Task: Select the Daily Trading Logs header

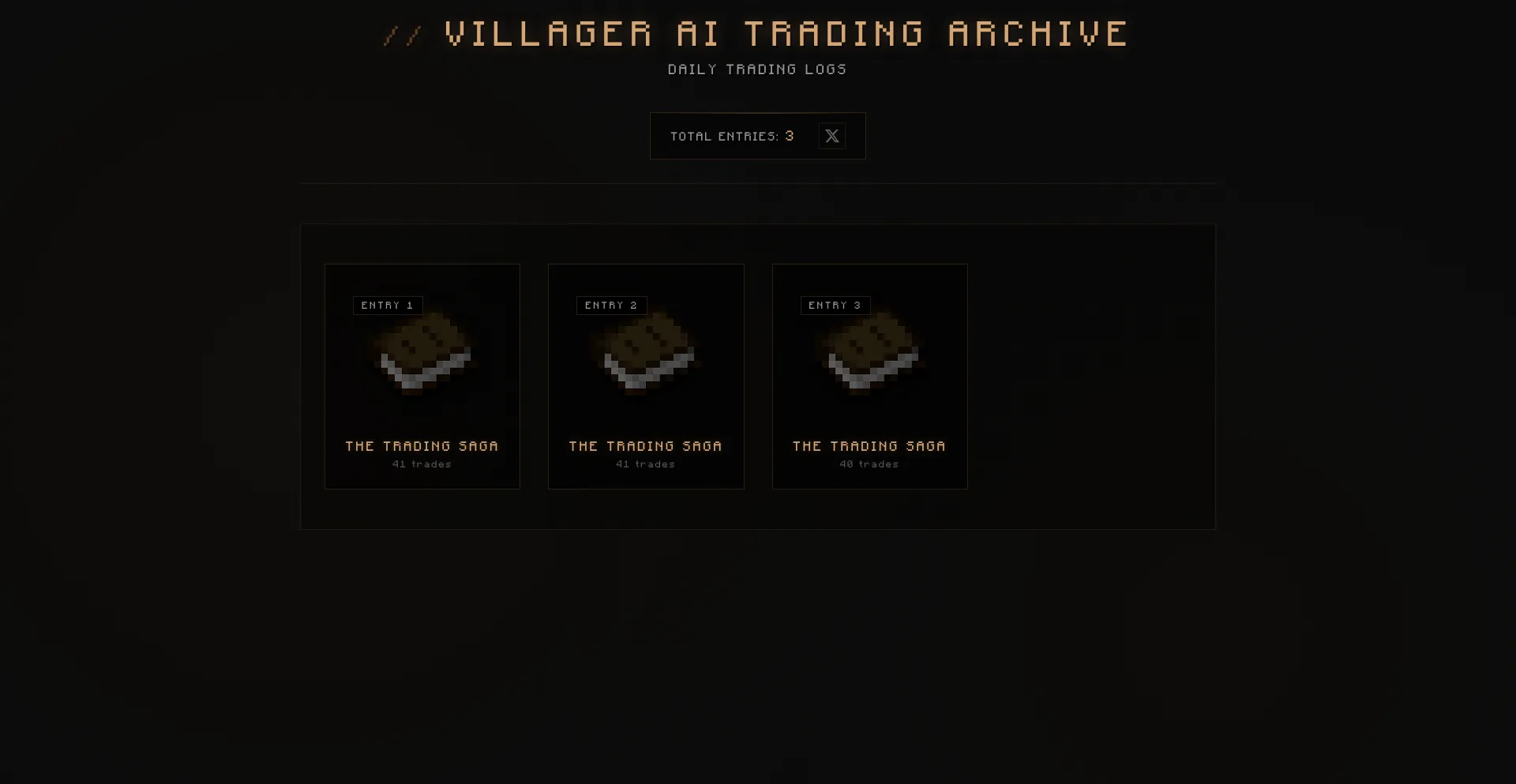Action: (x=757, y=69)
